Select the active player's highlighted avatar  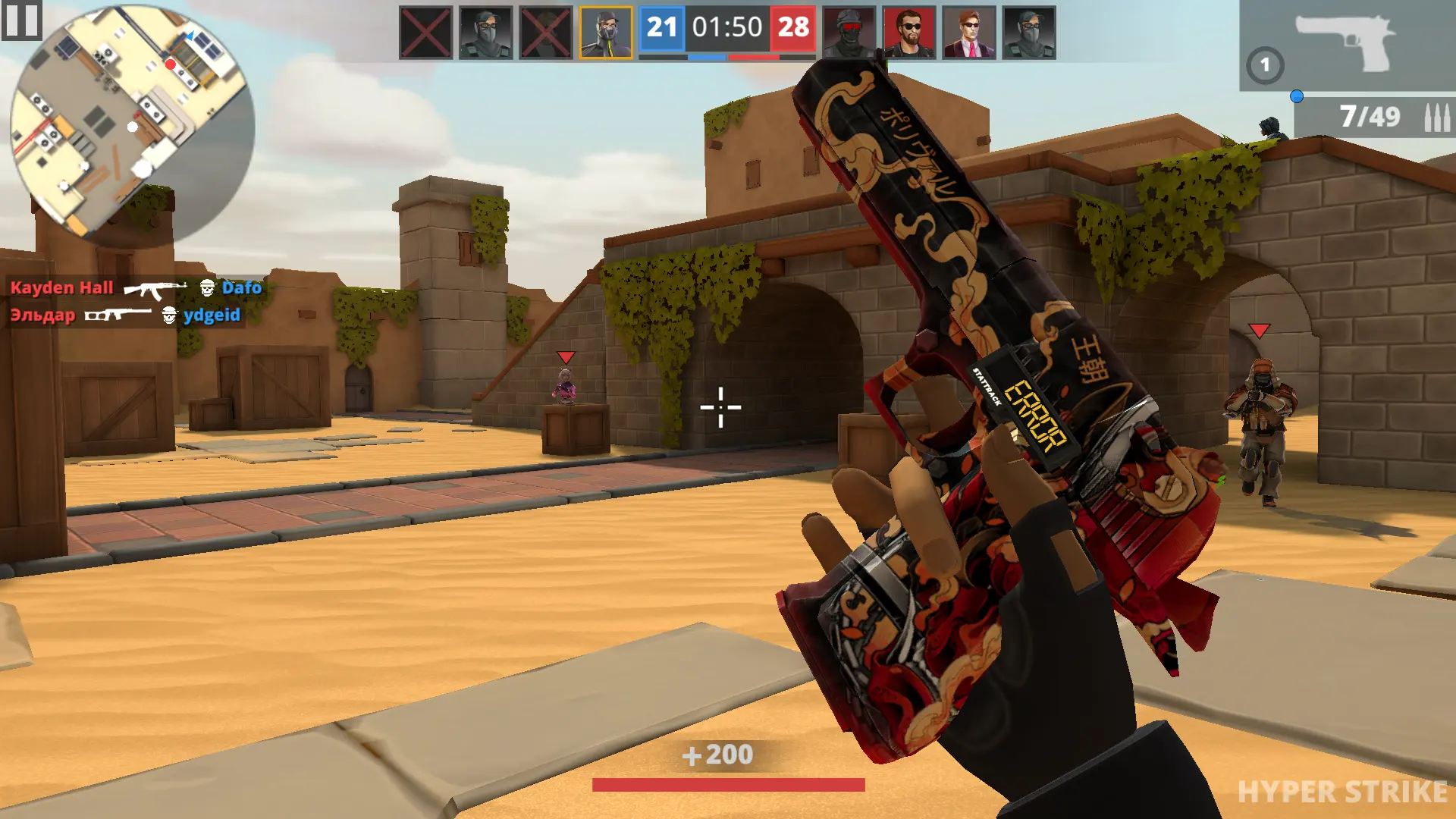pyautogui.click(x=606, y=32)
